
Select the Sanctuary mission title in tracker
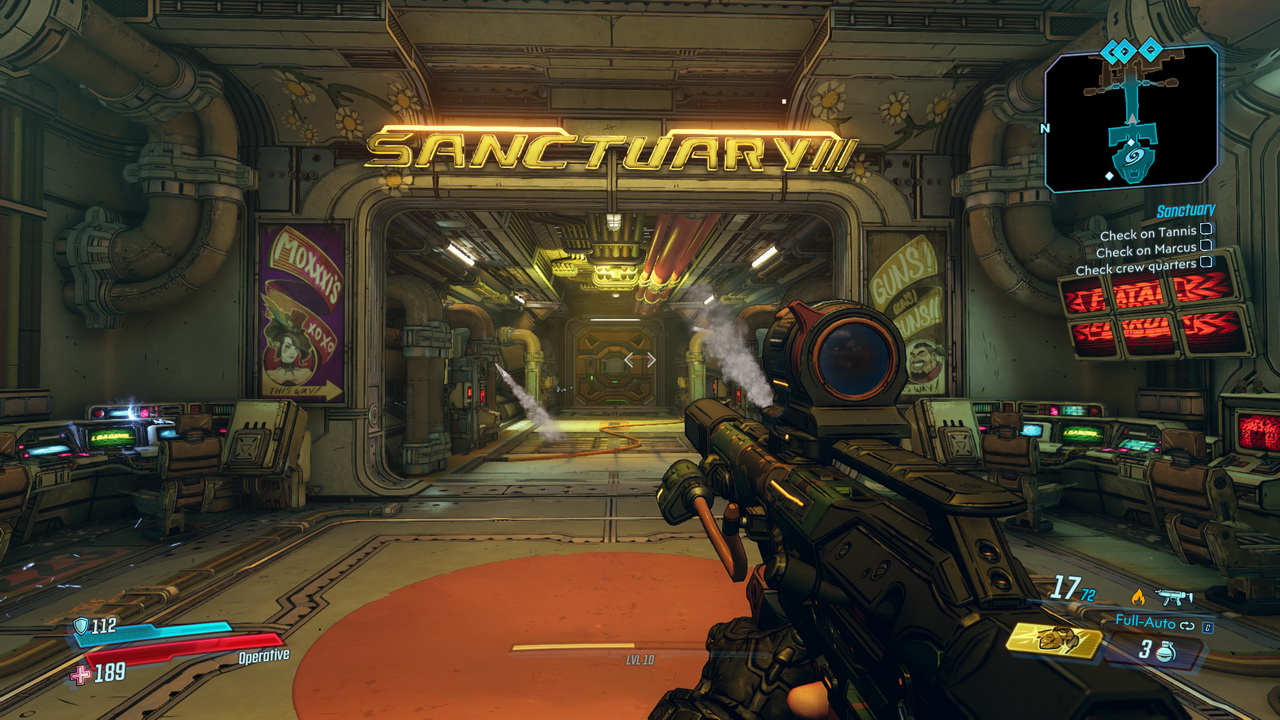pos(1185,211)
